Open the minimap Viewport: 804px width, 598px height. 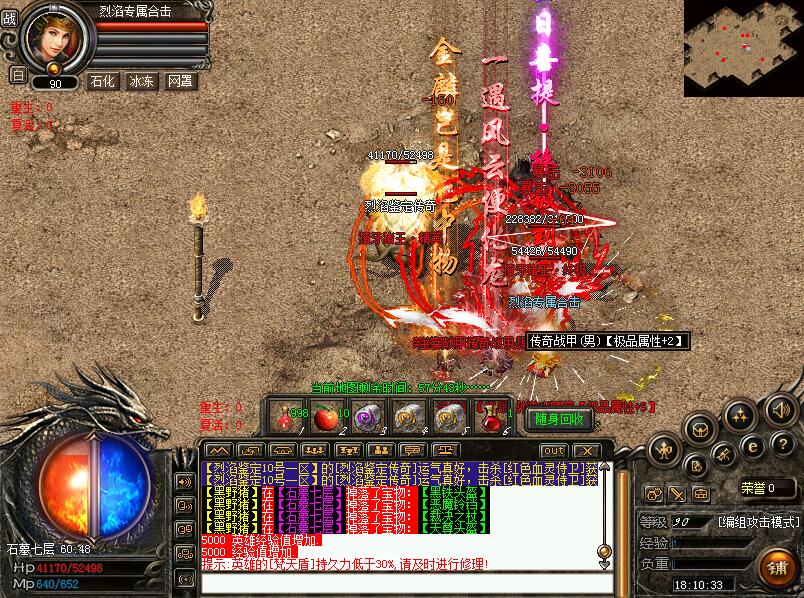(x=743, y=48)
